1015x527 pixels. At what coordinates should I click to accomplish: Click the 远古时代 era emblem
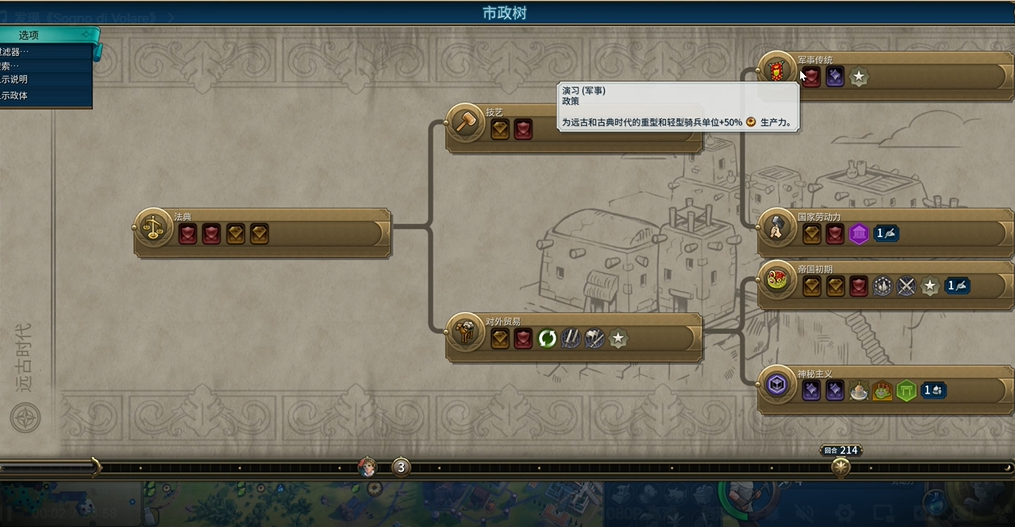(x=26, y=417)
